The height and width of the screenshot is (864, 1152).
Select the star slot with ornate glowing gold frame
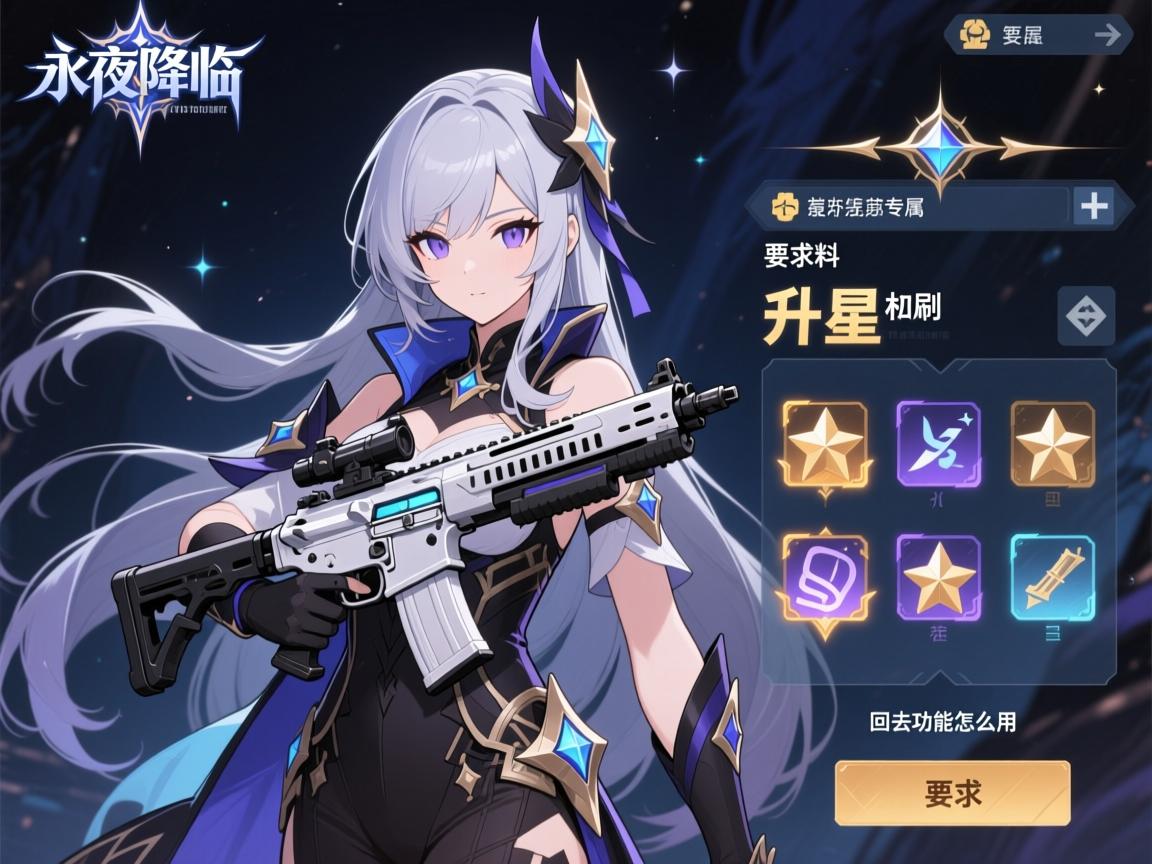tap(824, 444)
